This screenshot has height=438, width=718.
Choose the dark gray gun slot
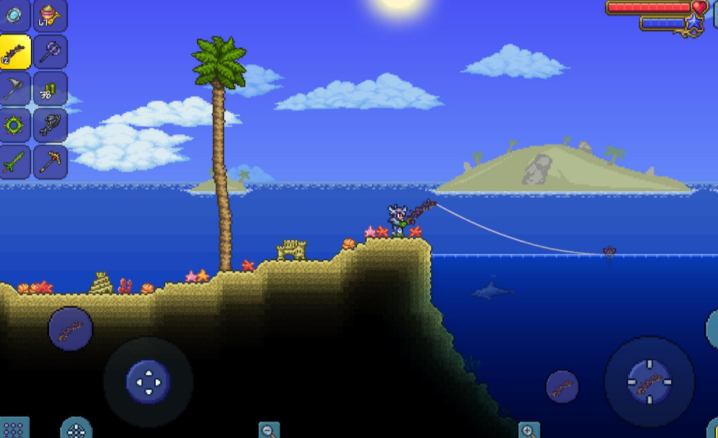(x=50, y=125)
